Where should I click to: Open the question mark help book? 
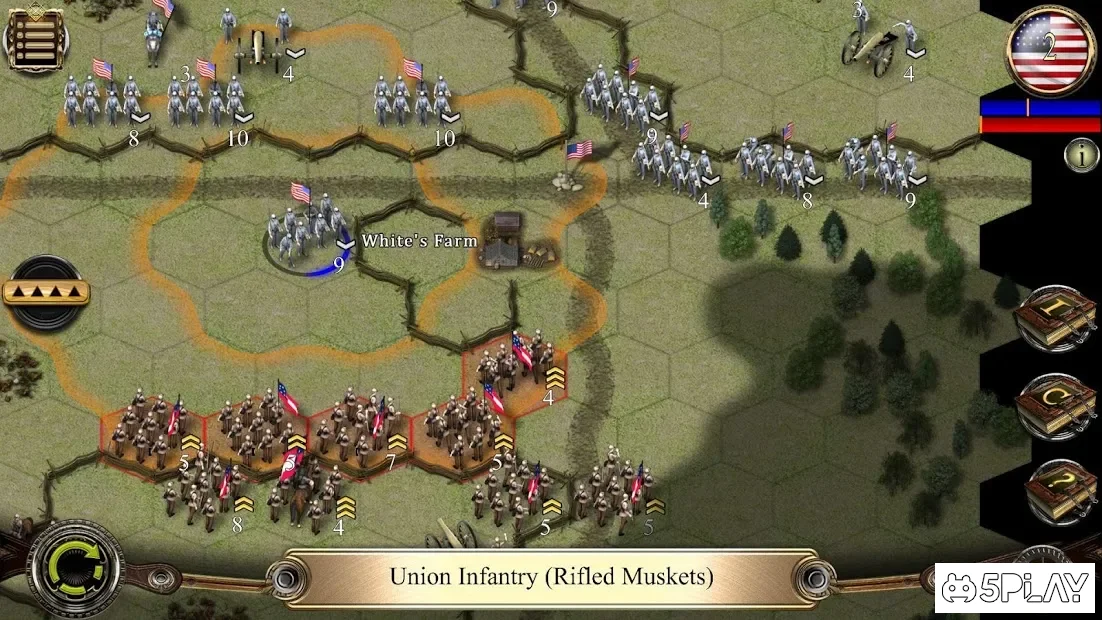coord(1060,490)
